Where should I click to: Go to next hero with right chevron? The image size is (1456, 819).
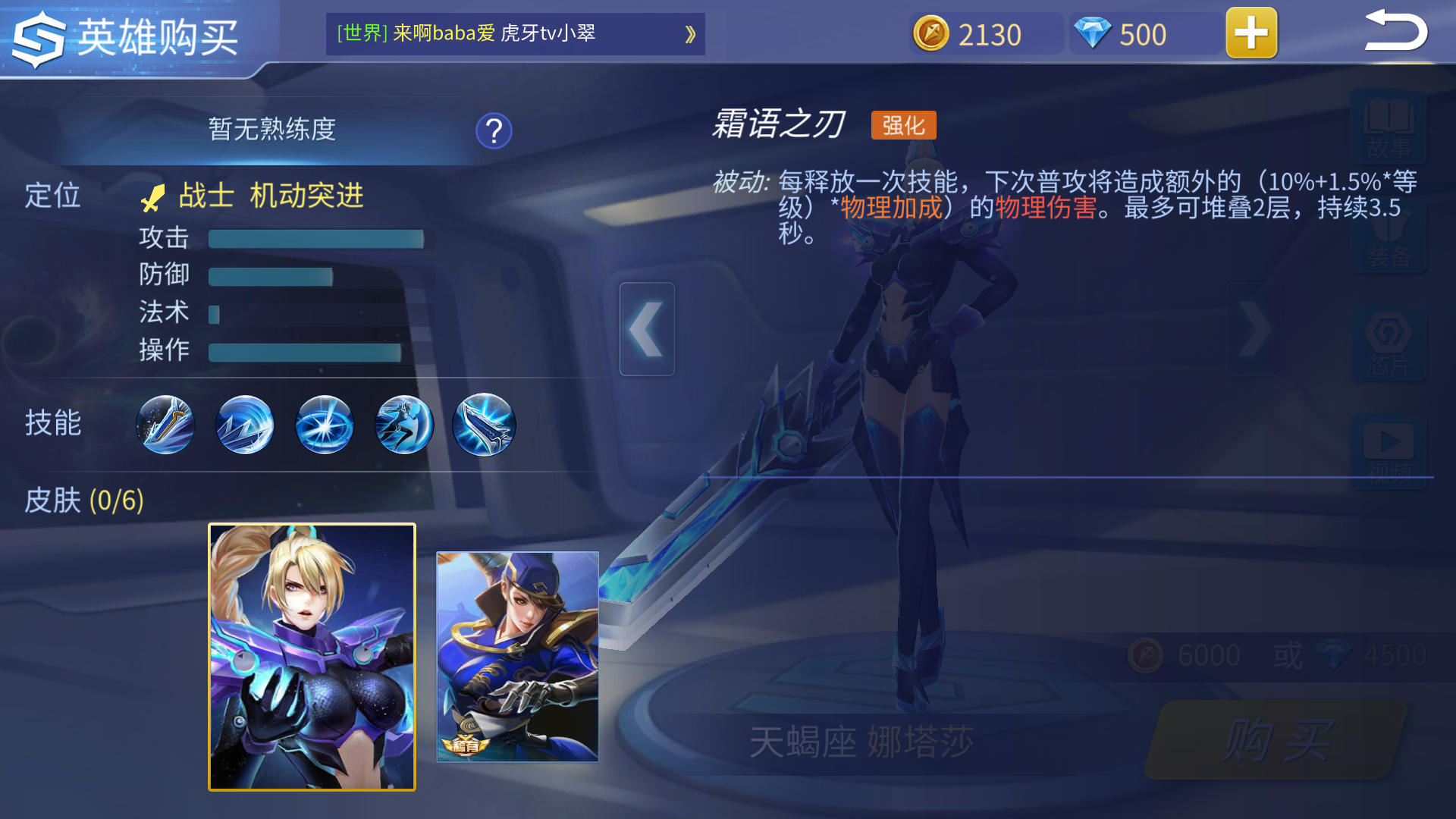tap(1255, 328)
